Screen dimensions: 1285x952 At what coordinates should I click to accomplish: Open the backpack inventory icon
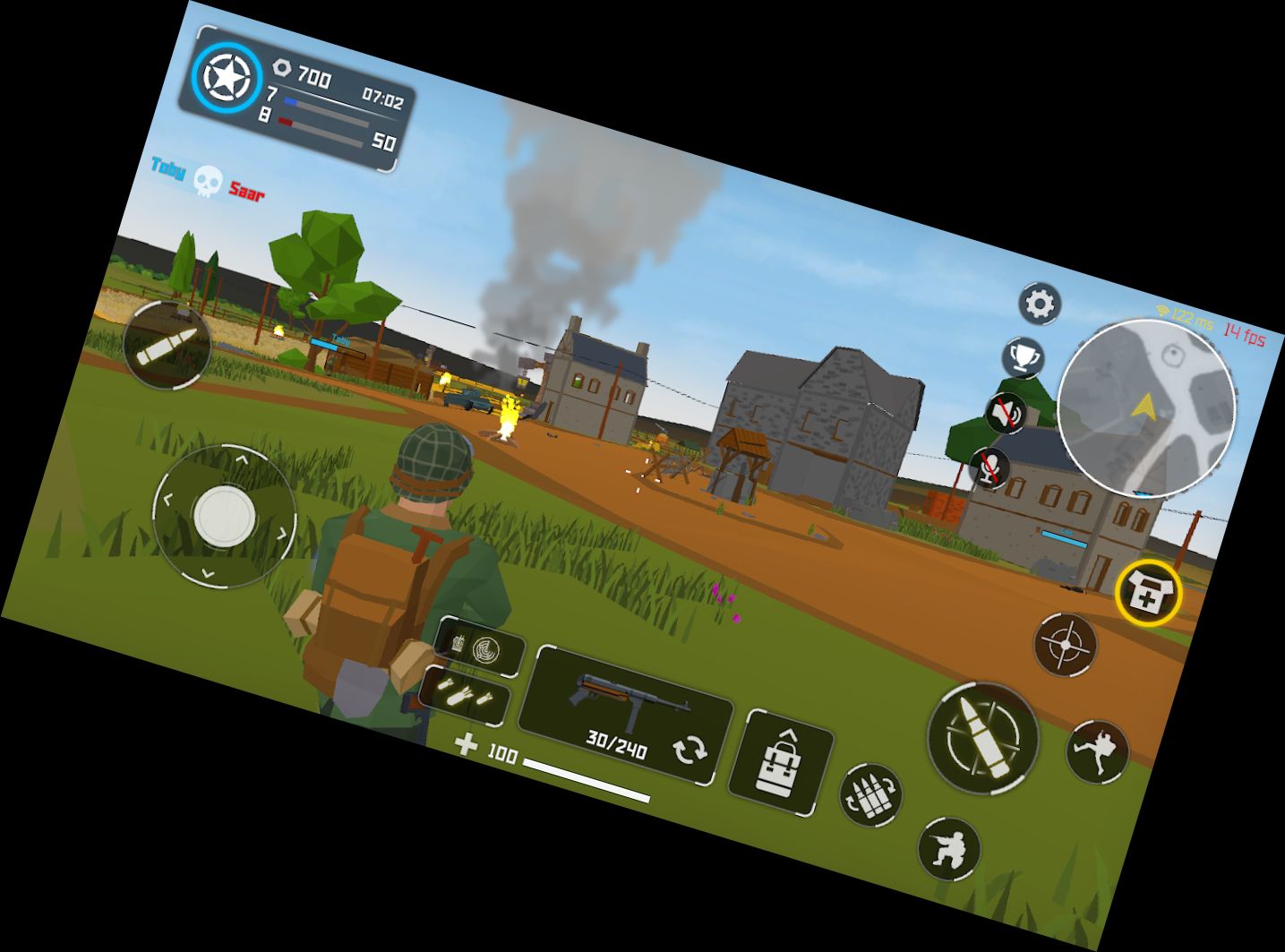782,762
